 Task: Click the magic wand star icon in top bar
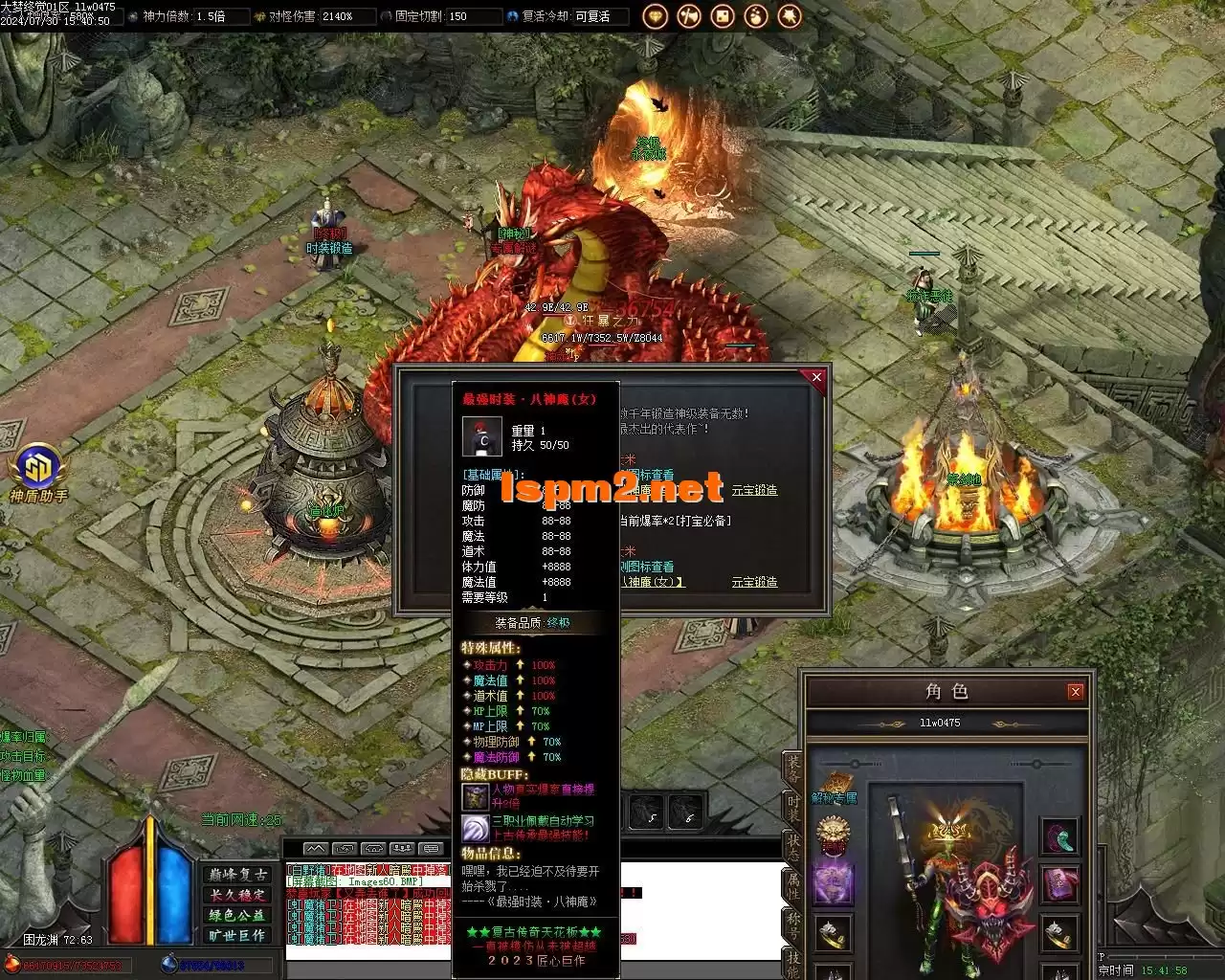coord(790,16)
